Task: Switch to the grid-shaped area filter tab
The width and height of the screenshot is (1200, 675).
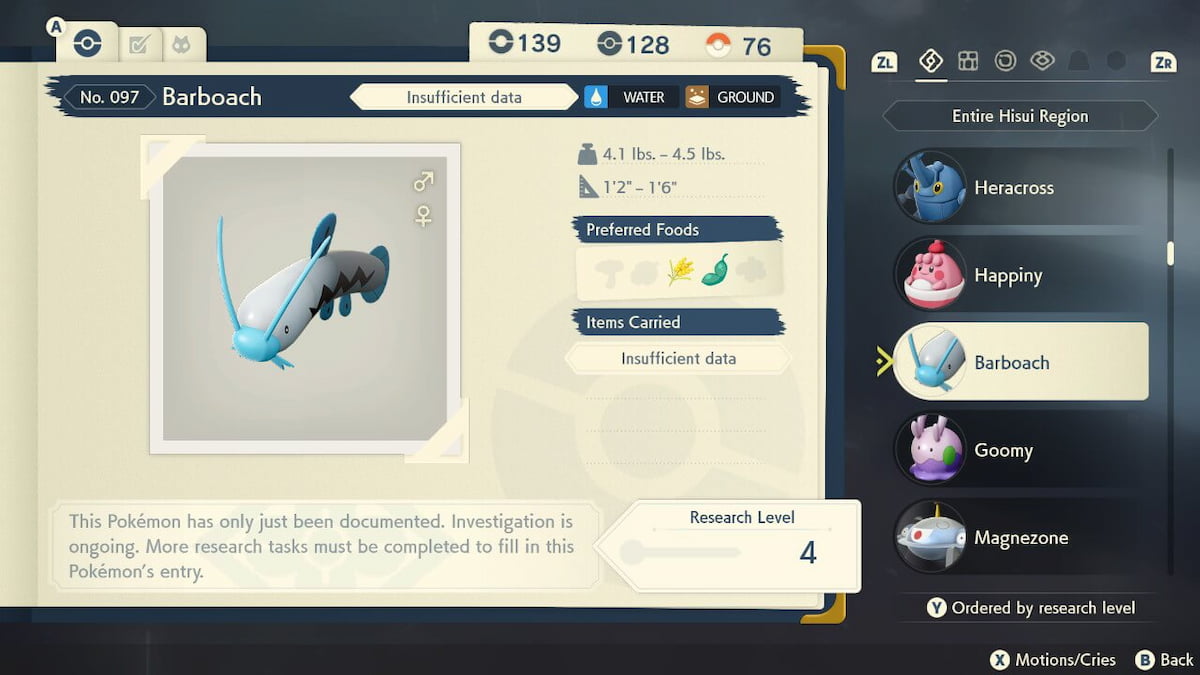Action: 968,61
